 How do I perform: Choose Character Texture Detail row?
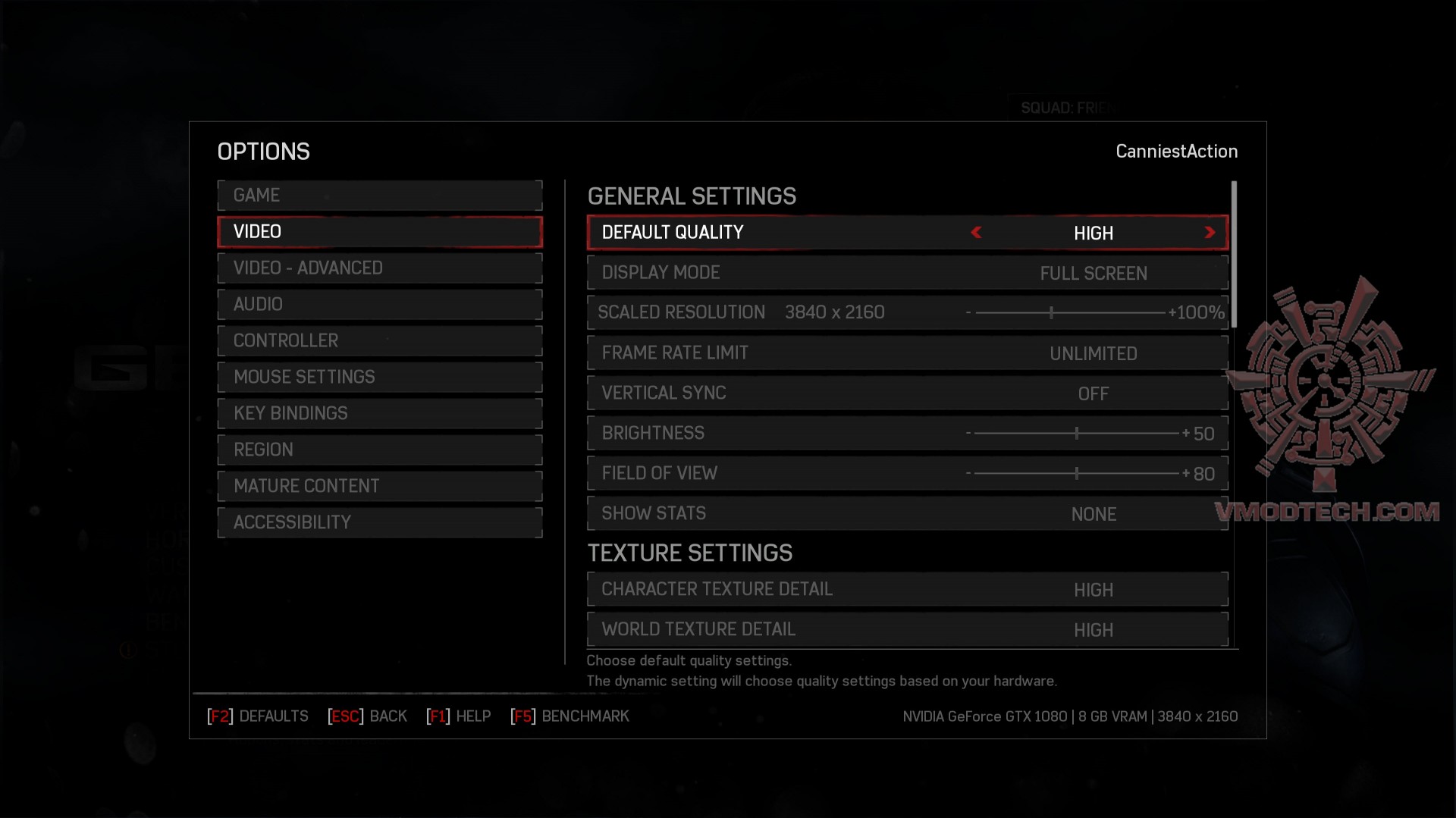907,590
